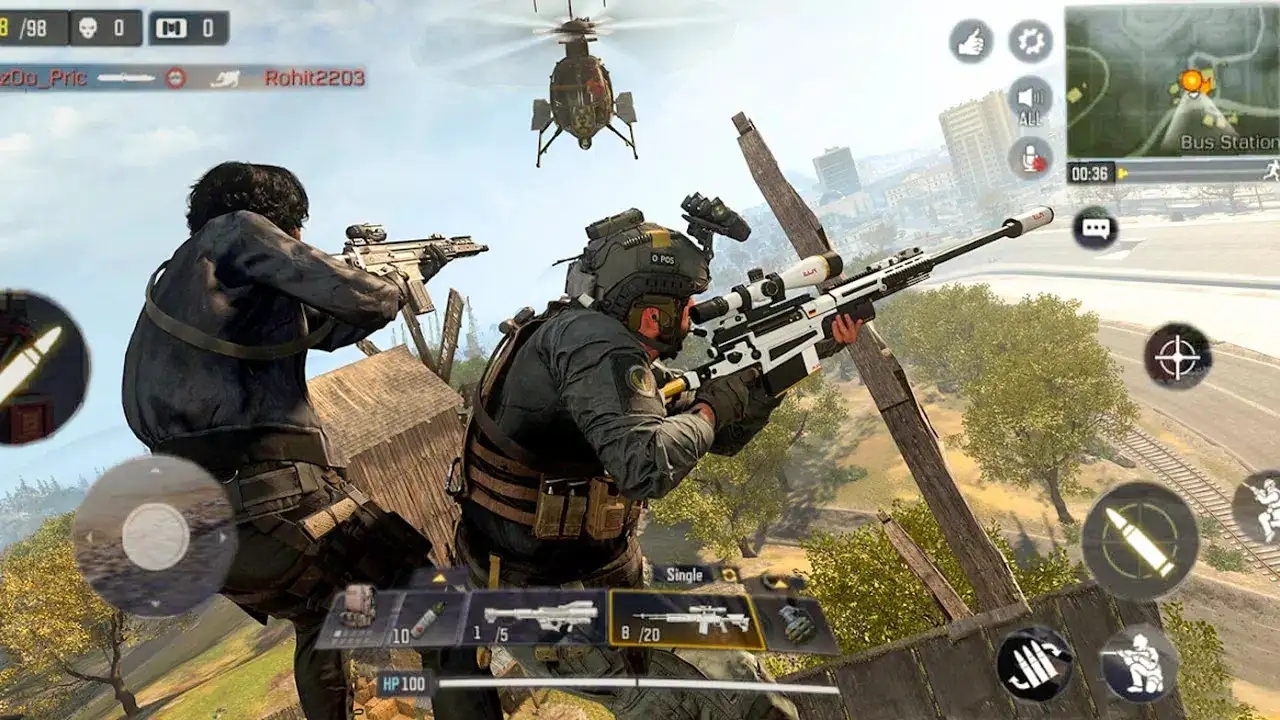The height and width of the screenshot is (720, 1280).
Task: Open the backpack inventory
Action: [x=357, y=606]
